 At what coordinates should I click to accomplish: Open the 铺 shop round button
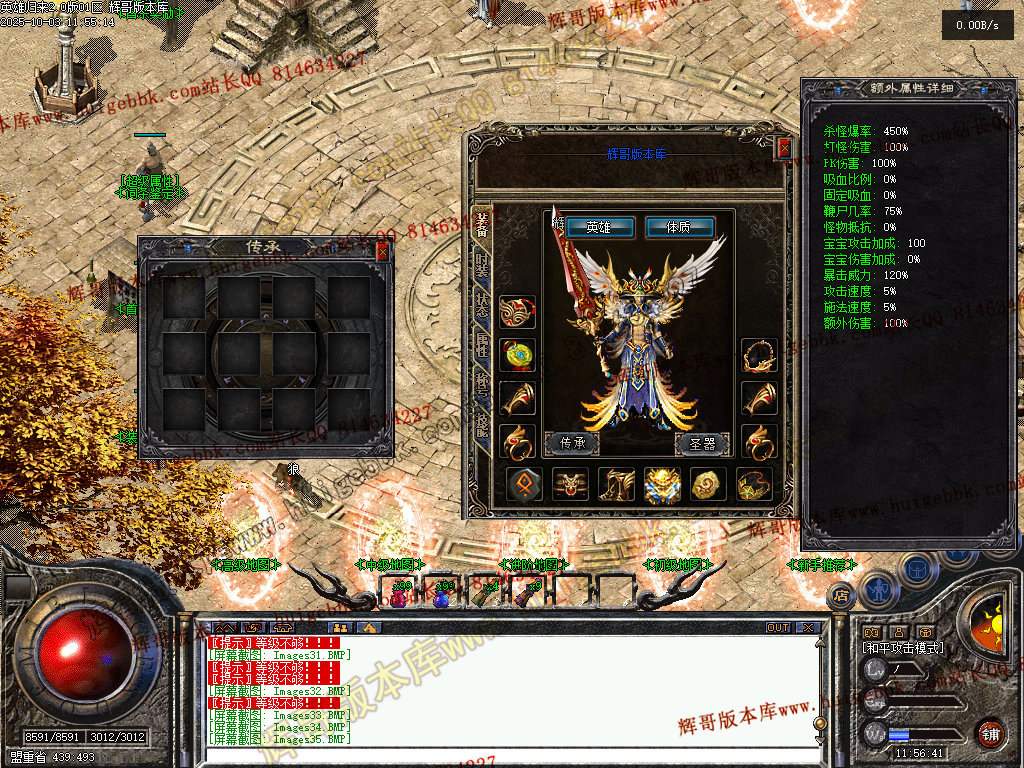click(x=989, y=732)
